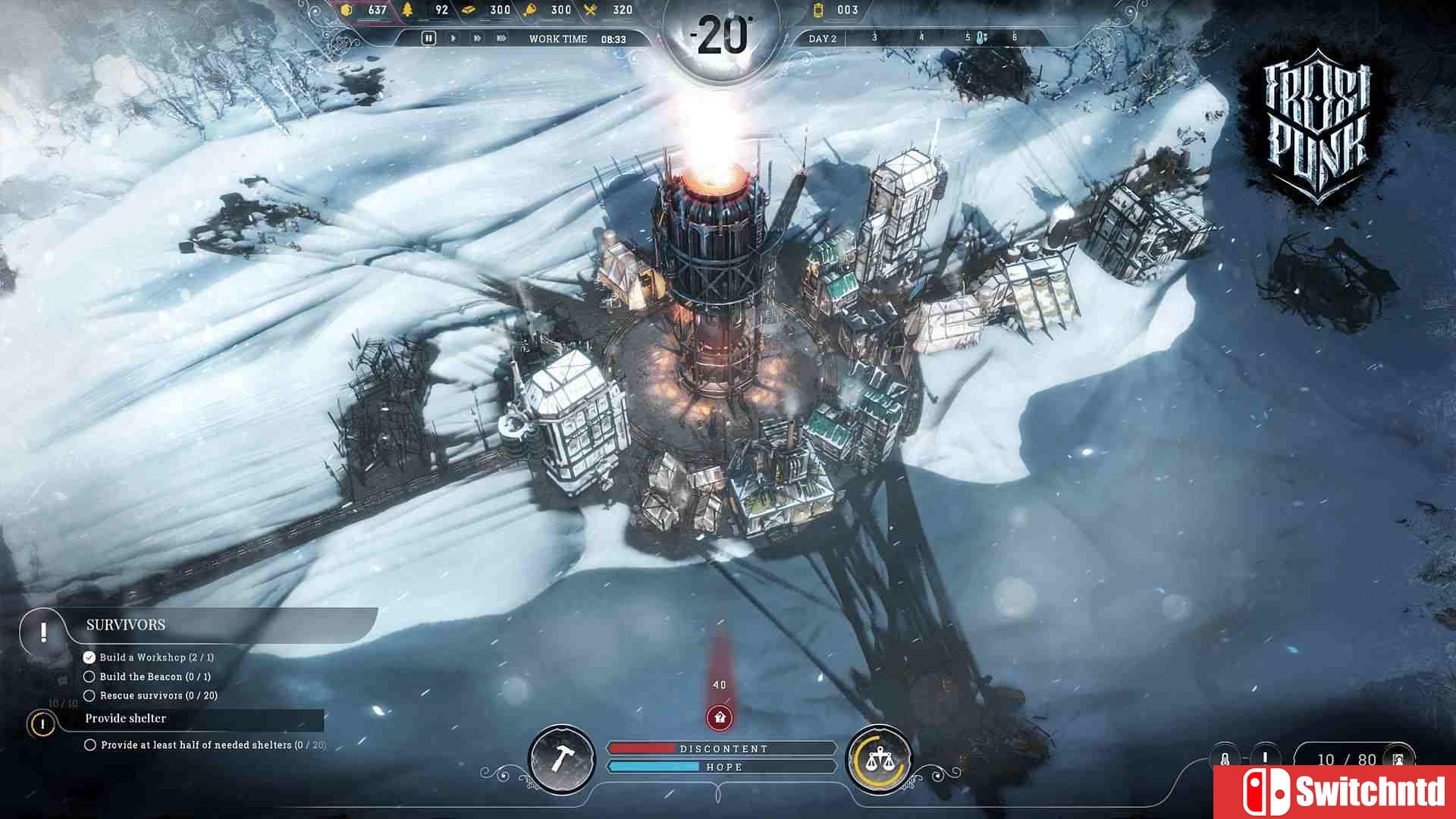Pause the game with the pause control
The image size is (1456, 819).
pos(428,36)
